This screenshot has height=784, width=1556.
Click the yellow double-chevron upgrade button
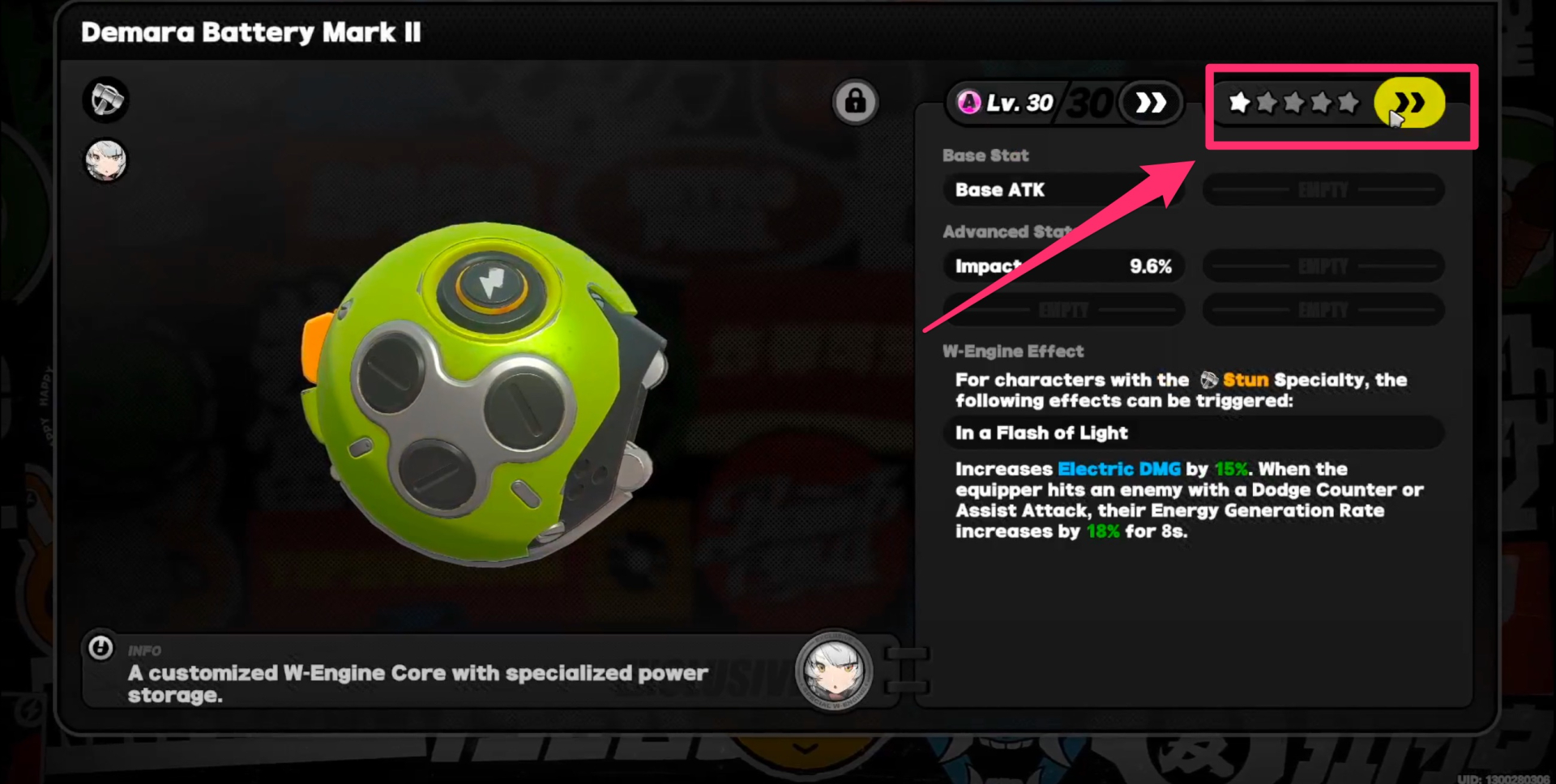(1409, 102)
